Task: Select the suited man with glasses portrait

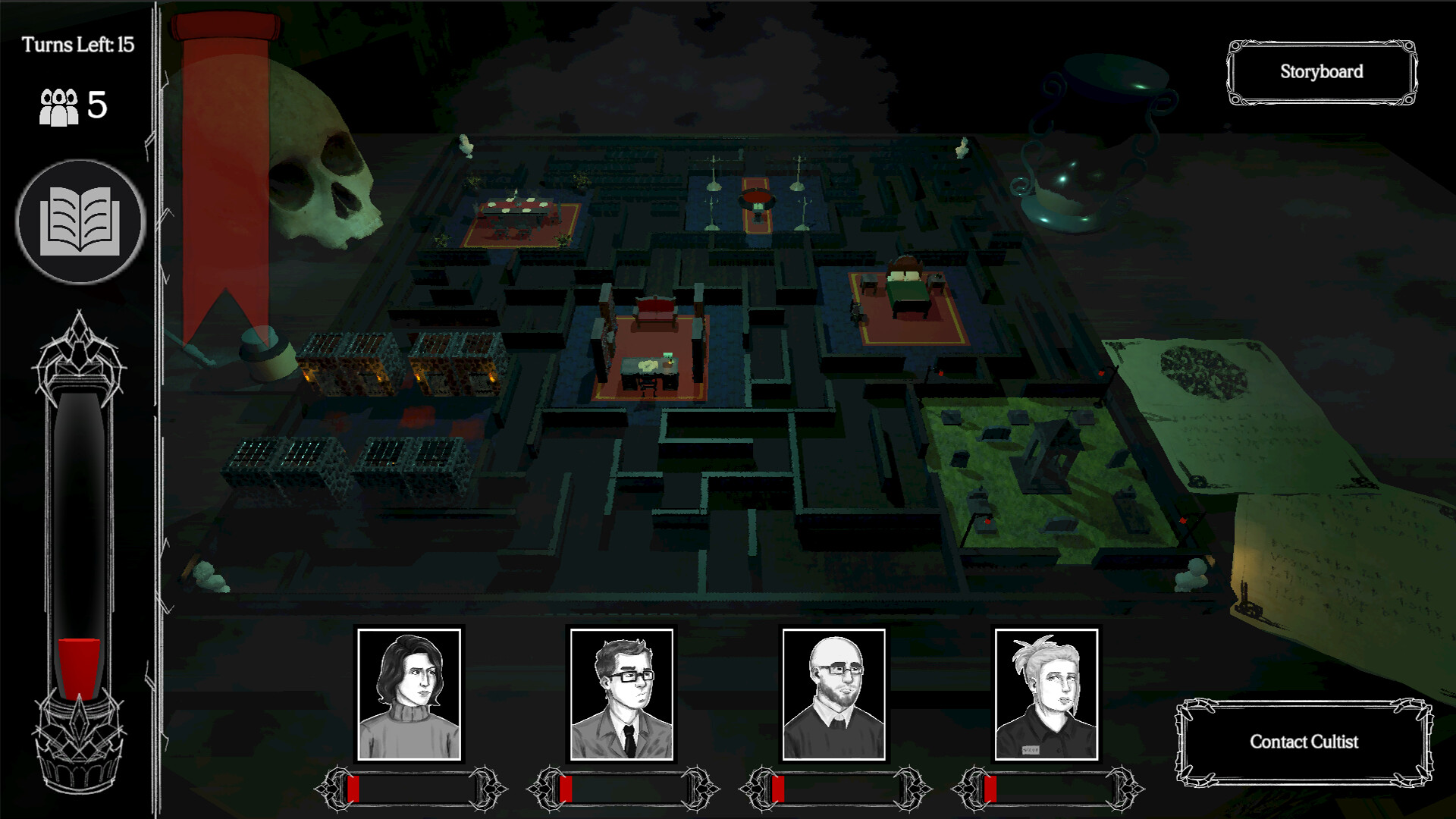Action: tap(623, 692)
